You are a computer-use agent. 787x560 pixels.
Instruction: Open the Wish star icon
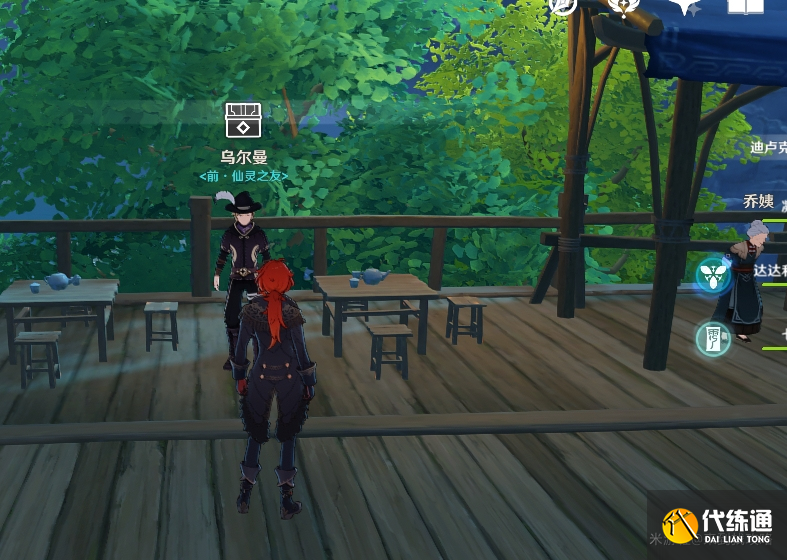(685, 6)
